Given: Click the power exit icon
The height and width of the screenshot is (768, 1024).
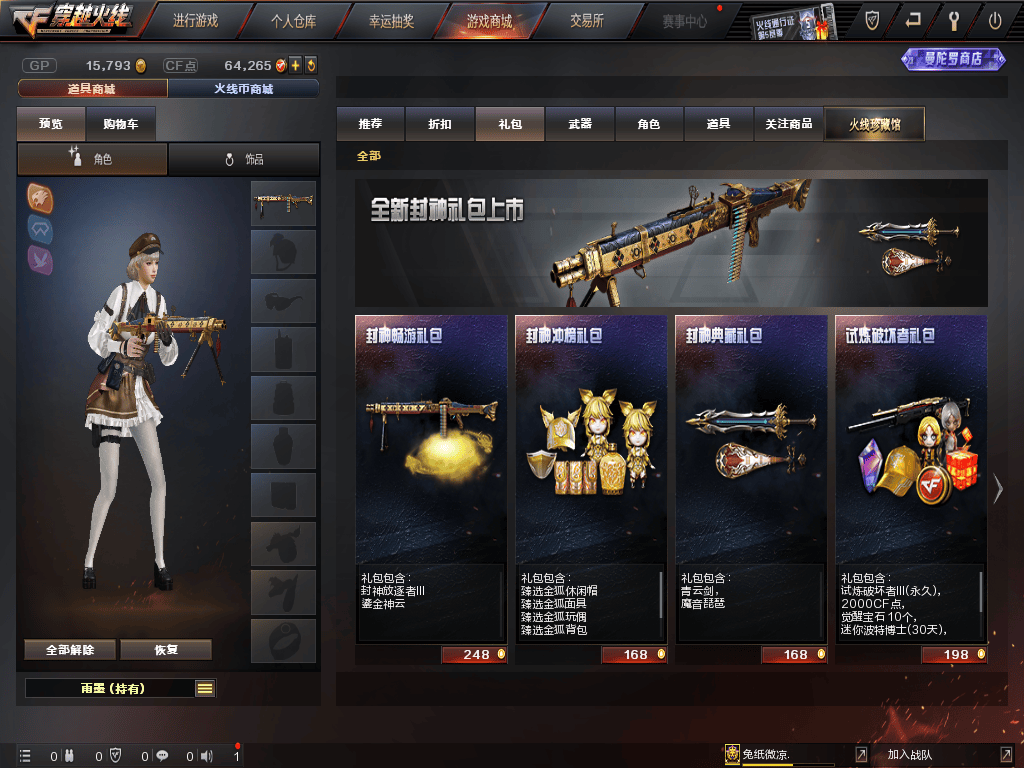Looking at the screenshot, I should (x=994, y=20).
